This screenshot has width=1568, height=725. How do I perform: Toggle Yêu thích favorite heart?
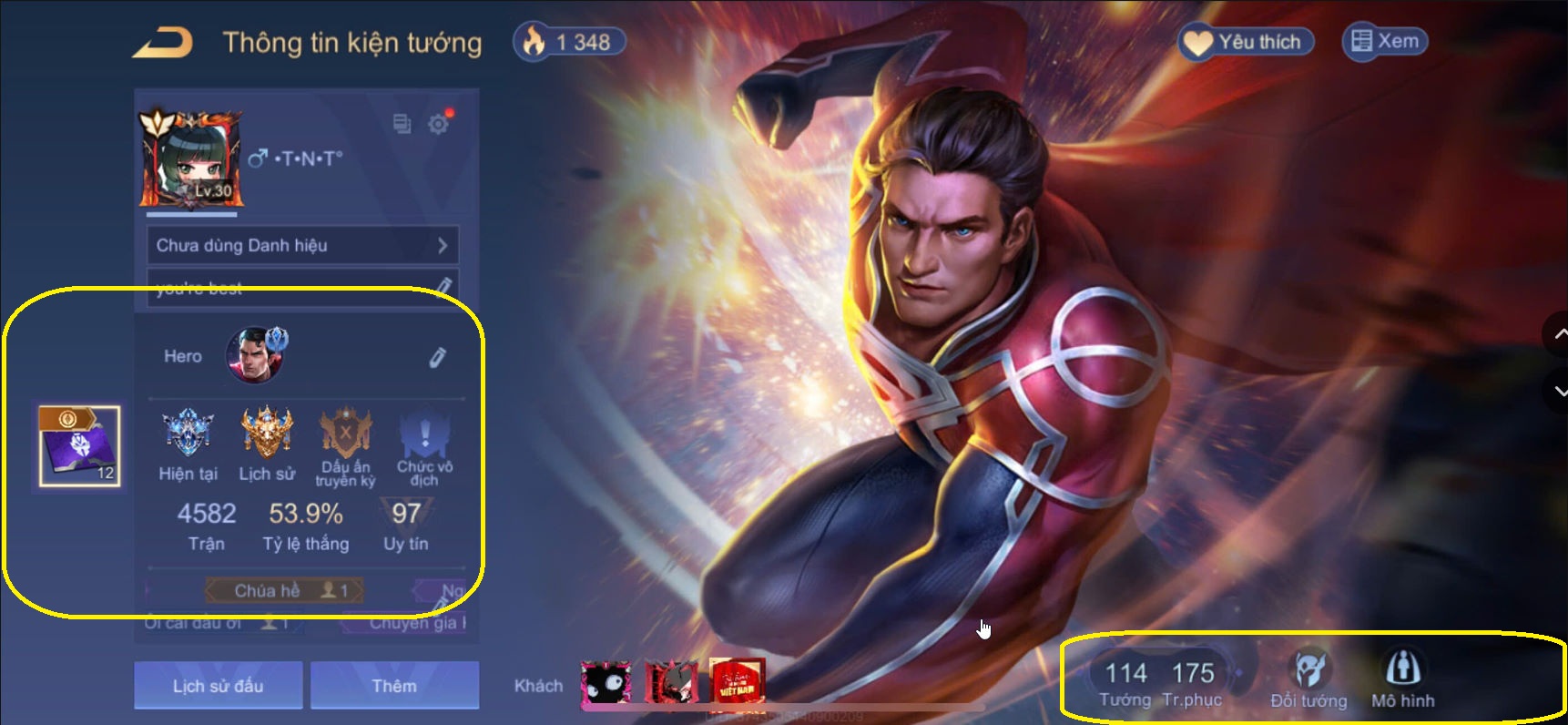(x=1246, y=40)
